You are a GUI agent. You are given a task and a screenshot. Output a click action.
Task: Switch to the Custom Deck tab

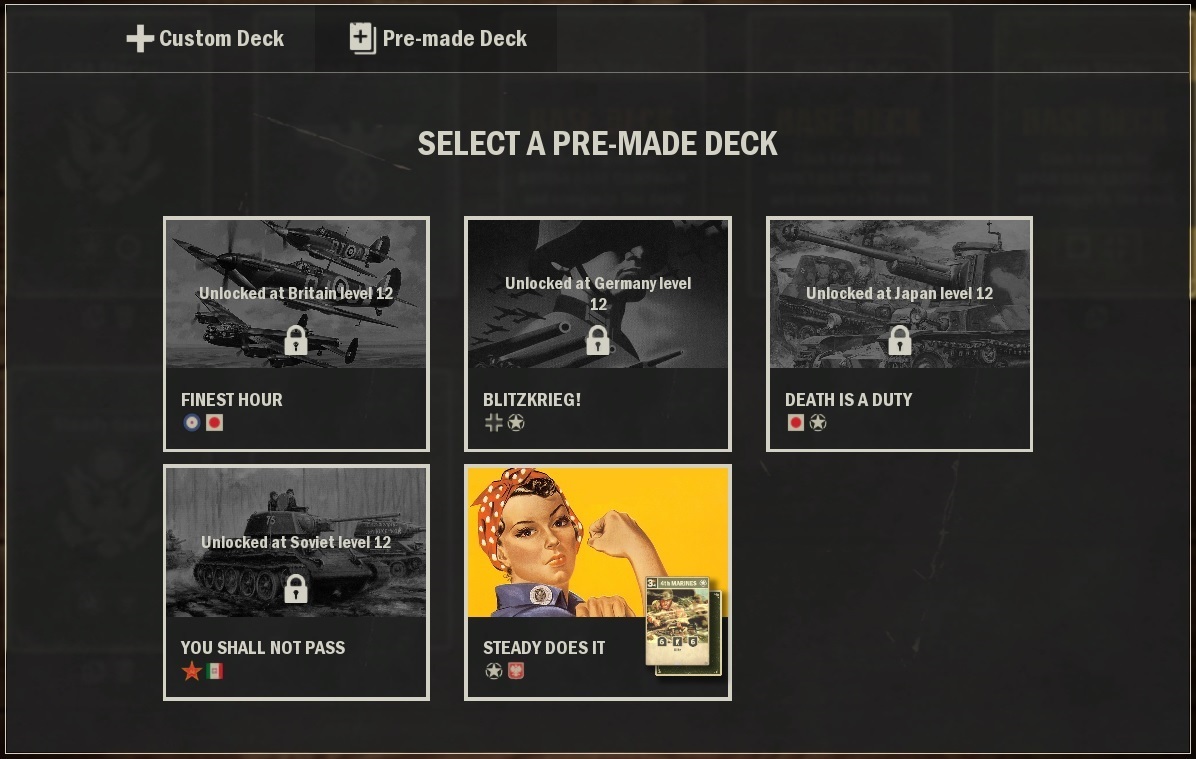(205, 39)
